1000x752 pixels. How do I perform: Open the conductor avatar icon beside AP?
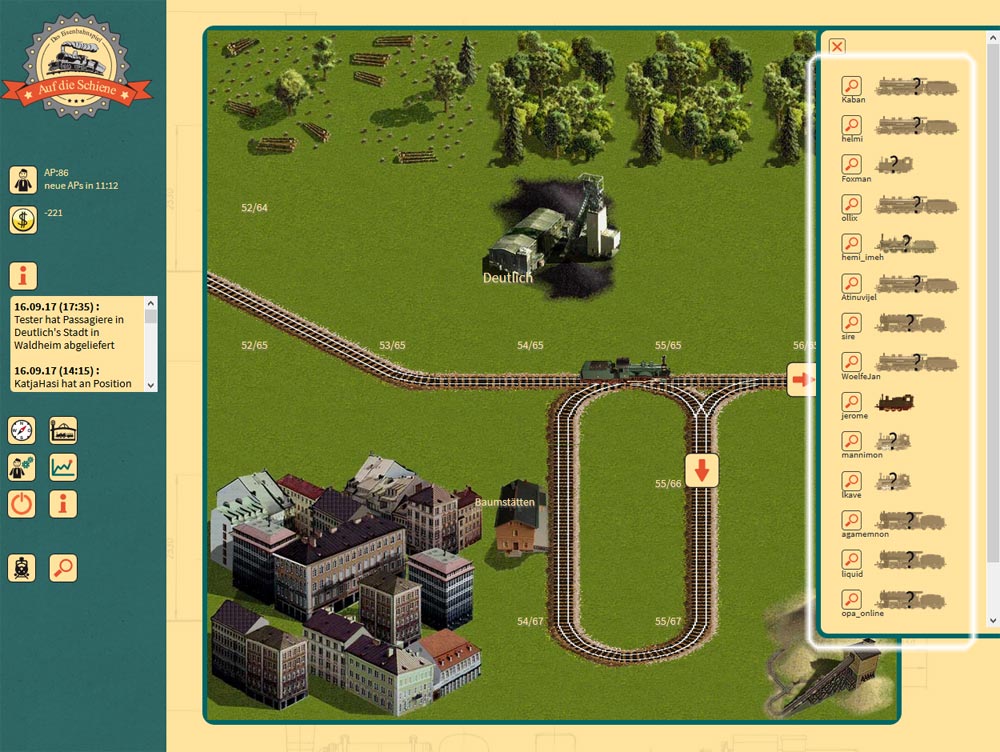[x=23, y=180]
